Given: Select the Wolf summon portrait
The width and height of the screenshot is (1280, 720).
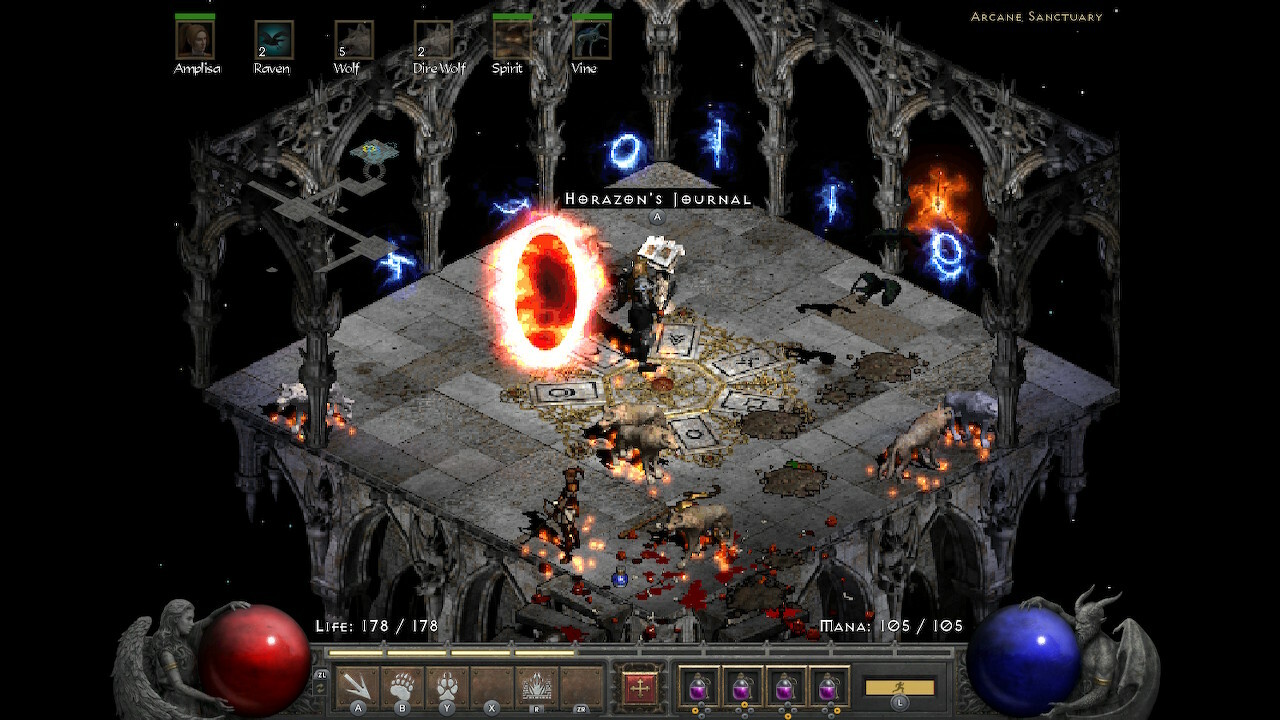Looking at the screenshot, I should pos(352,40).
